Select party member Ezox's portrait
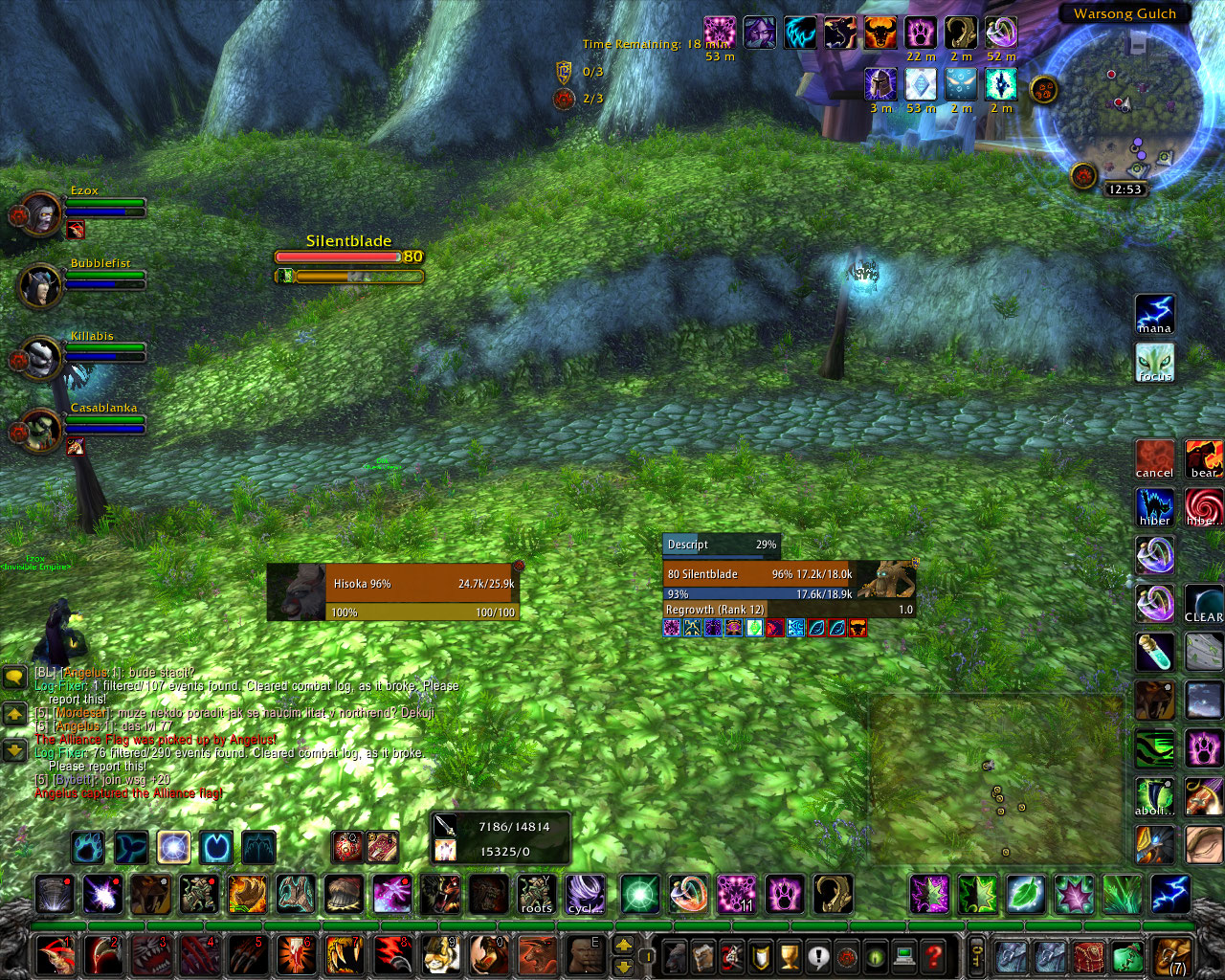Image resolution: width=1225 pixels, height=980 pixels. pyautogui.click(x=39, y=213)
